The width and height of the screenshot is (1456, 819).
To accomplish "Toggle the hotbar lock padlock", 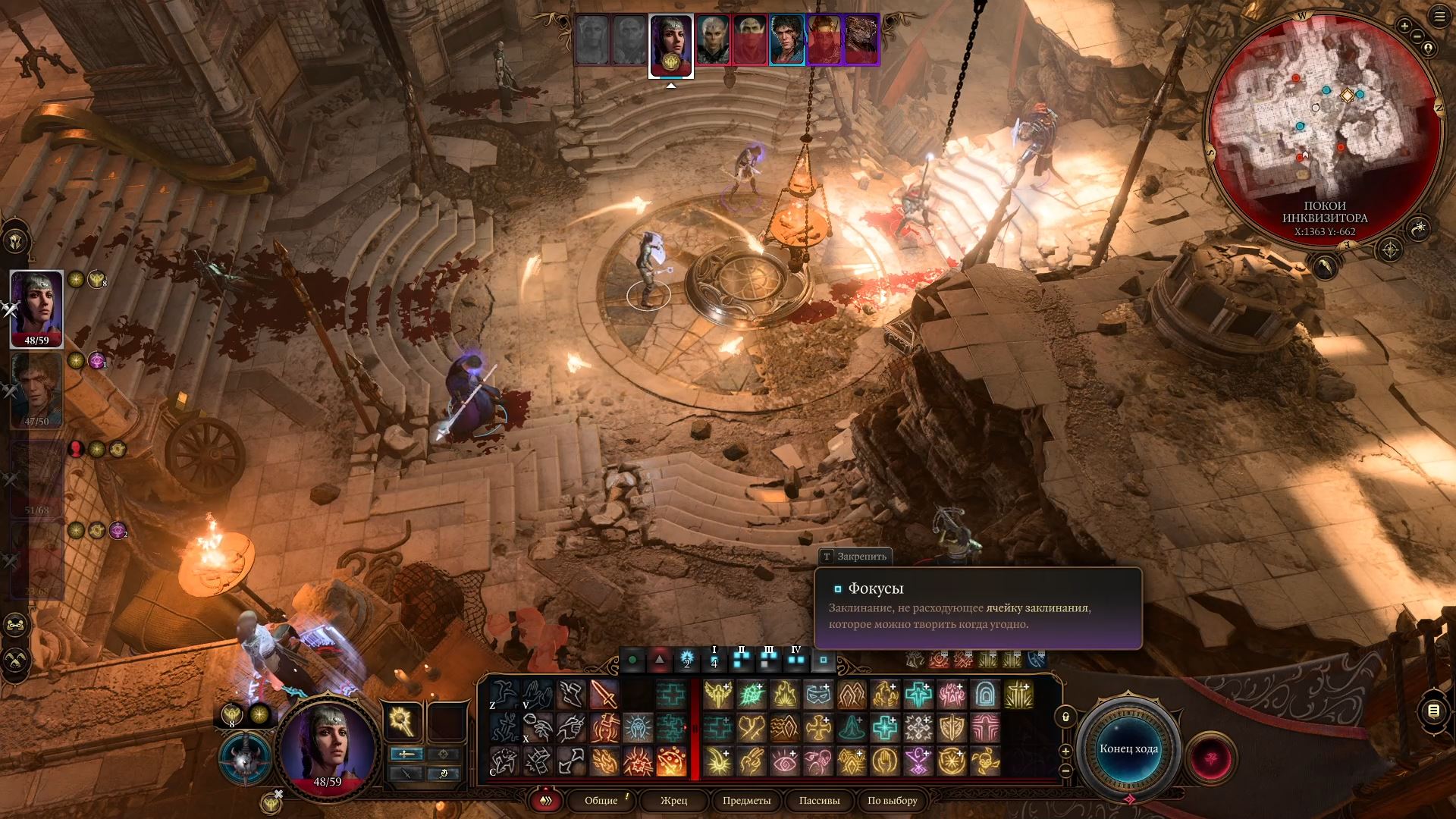I will [1065, 717].
